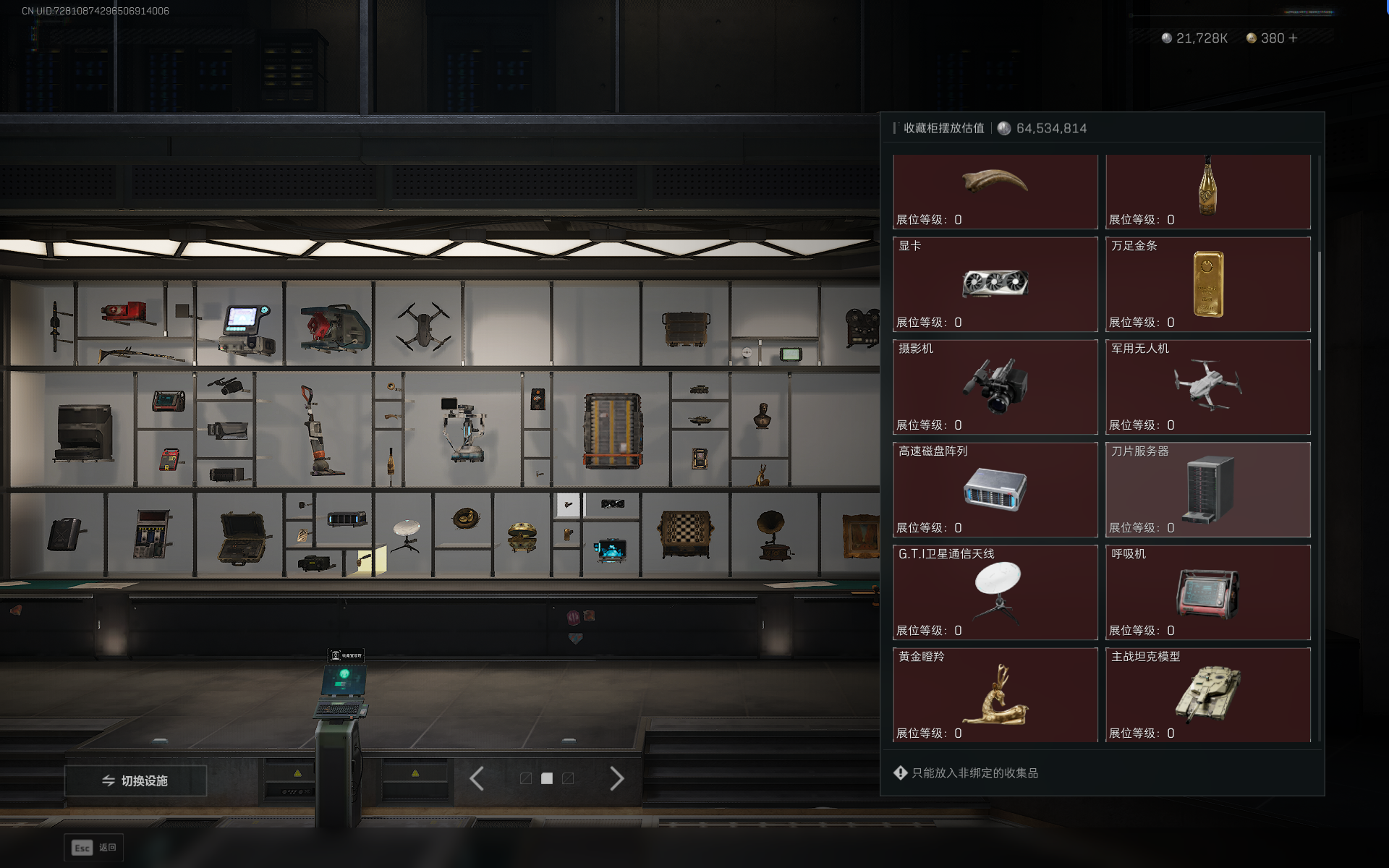Click the 返回 back button

[94, 848]
